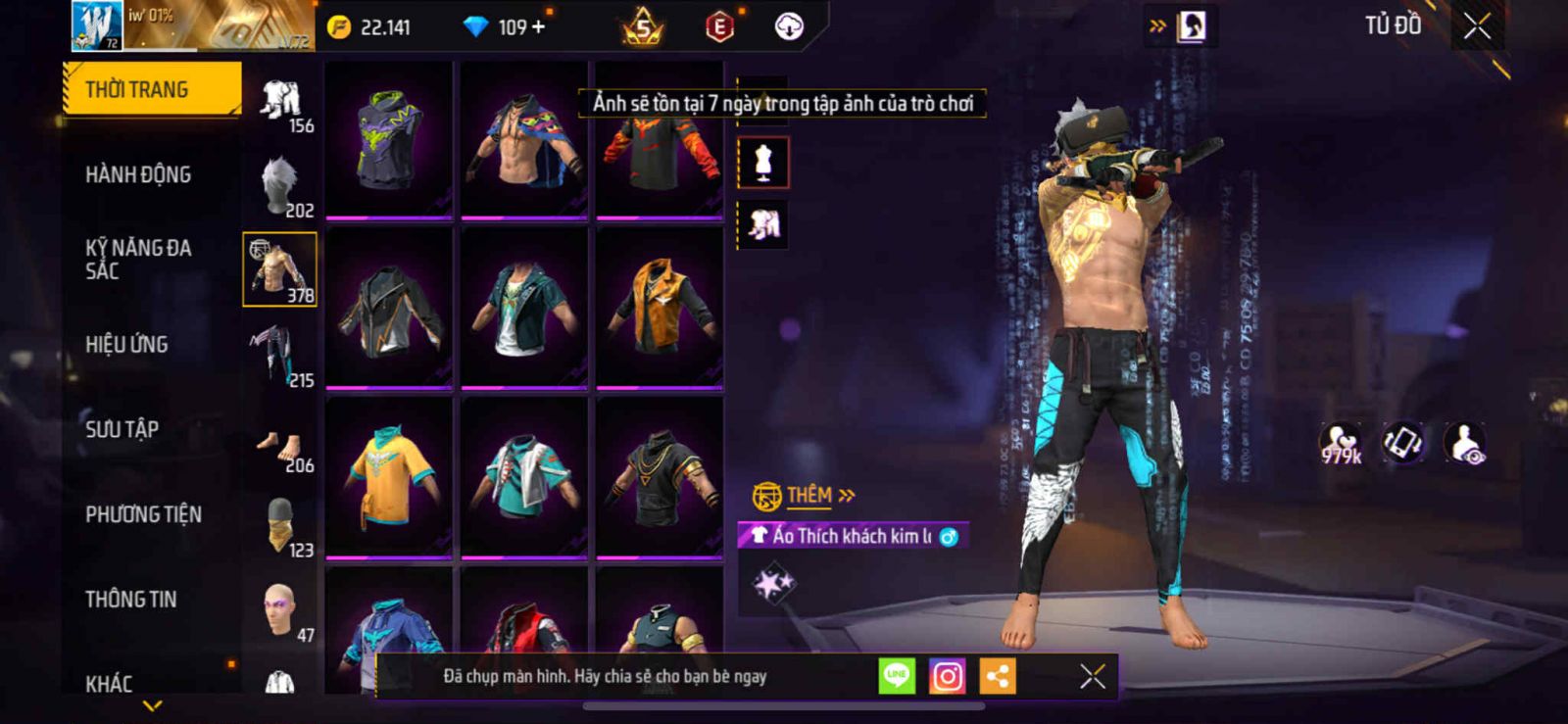Open the THÔNG TIN tab
Image resolution: width=1568 pixels, height=724 pixels.
click(x=130, y=599)
